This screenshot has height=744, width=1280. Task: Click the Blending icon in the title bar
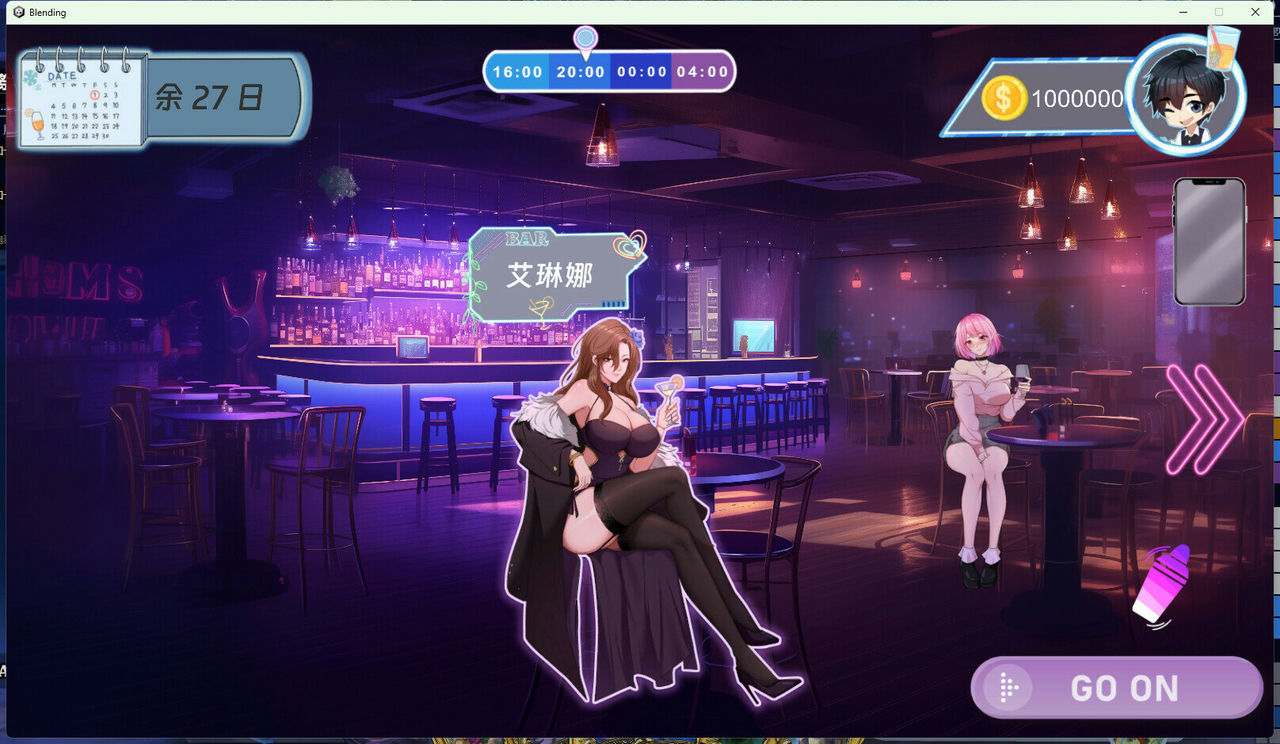17,12
